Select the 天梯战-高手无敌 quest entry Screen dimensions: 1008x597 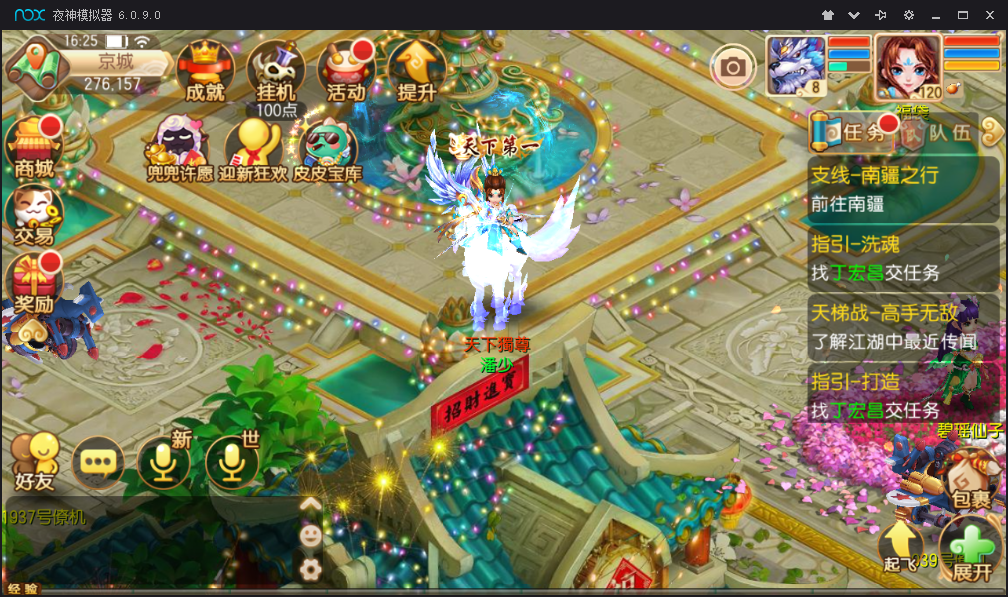903,326
